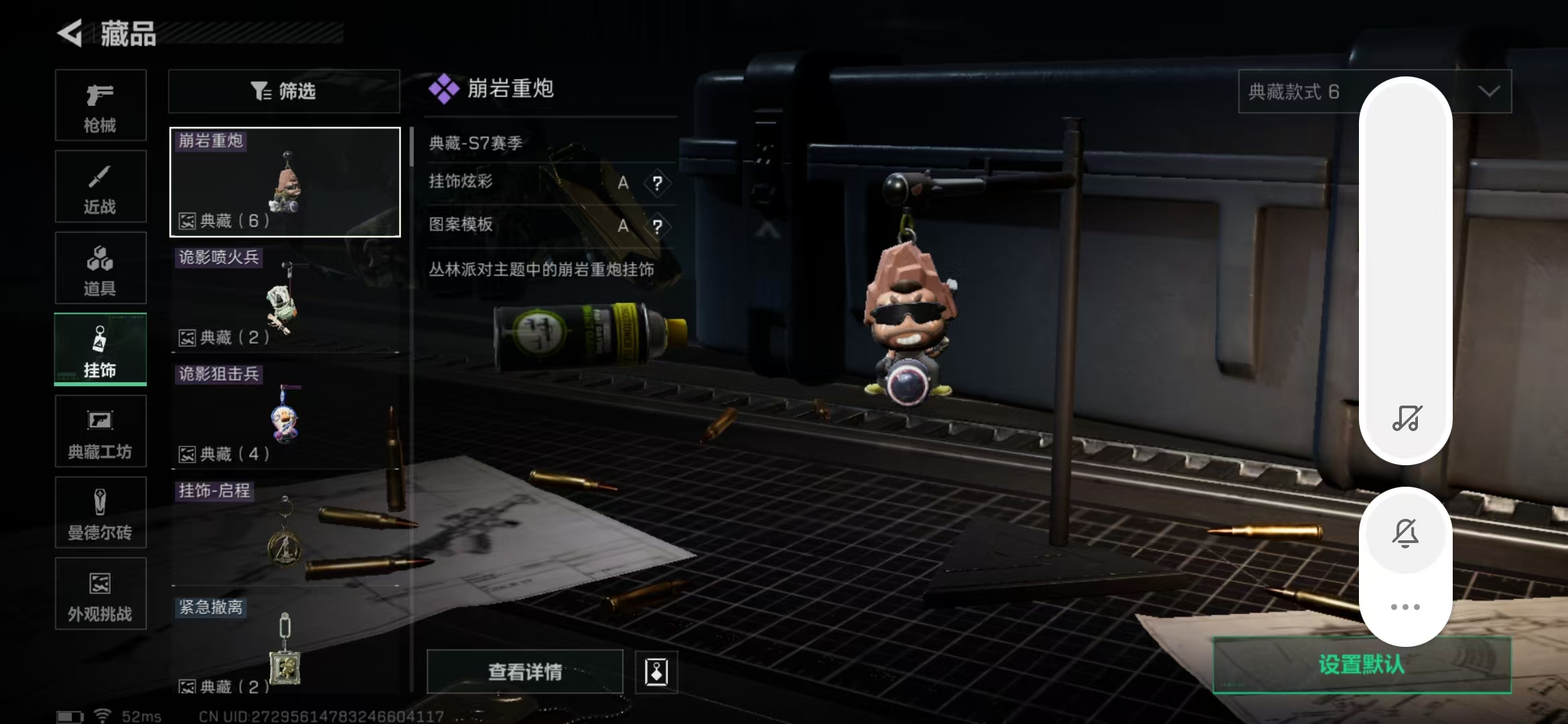Switch to the 曼德尔砖 tab
Viewport: 1568px width, 724px height.
(101, 513)
